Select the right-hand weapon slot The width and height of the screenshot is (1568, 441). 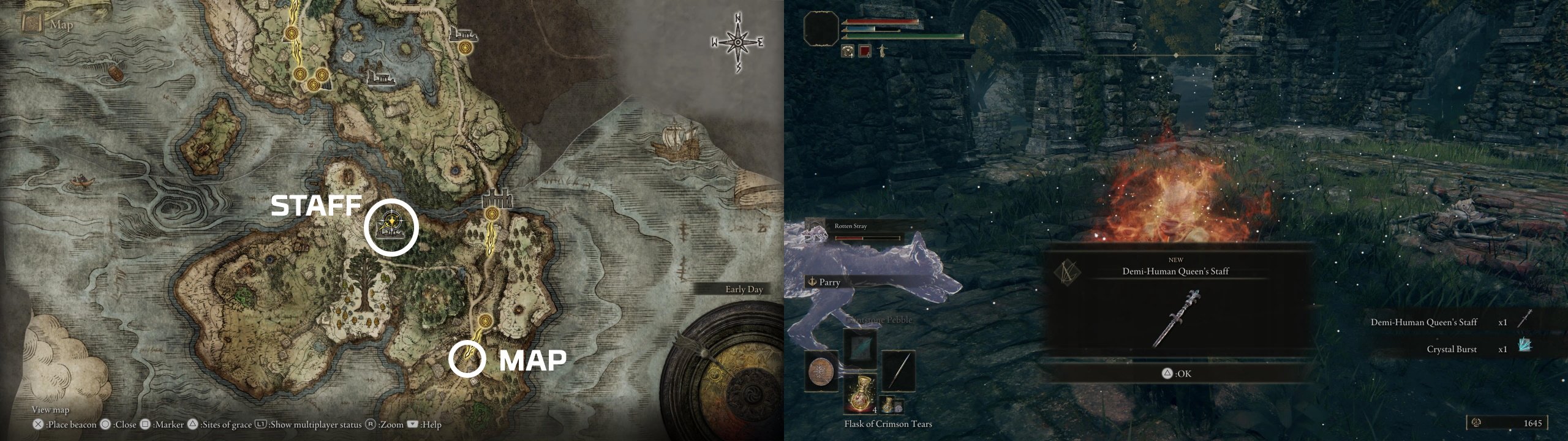(x=899, y=371)
